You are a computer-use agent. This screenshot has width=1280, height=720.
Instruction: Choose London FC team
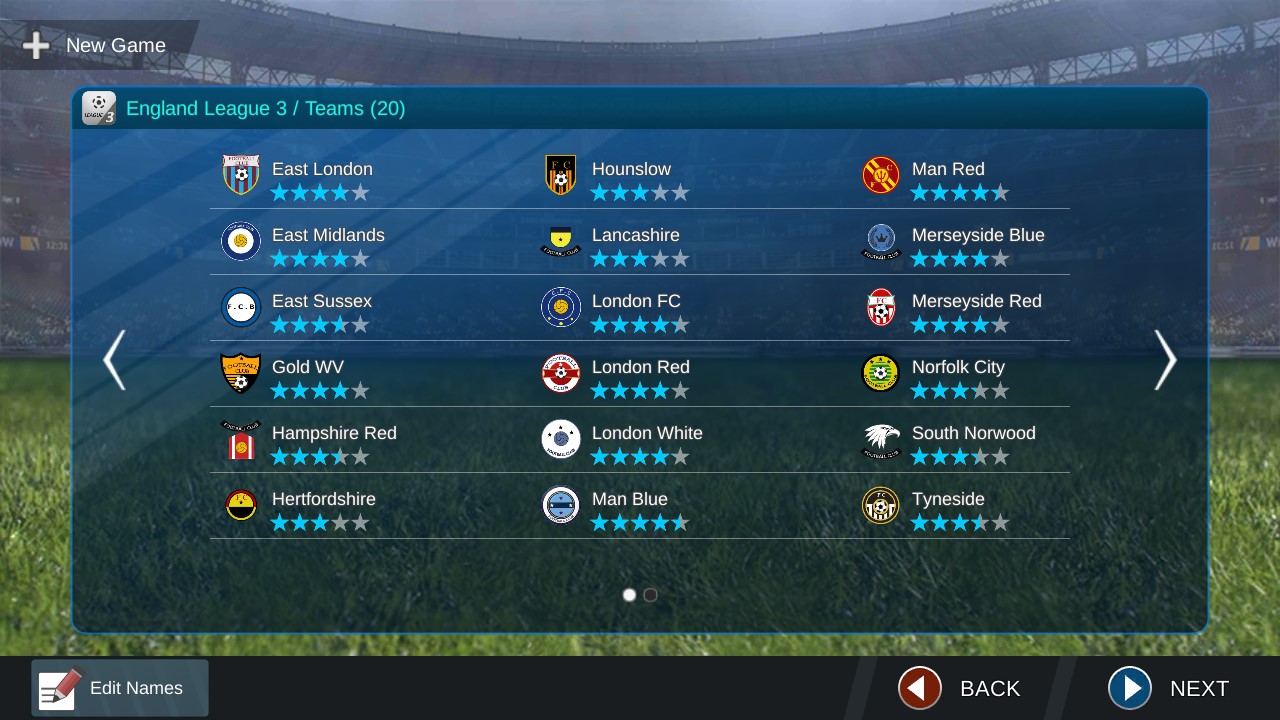(x=636, y=309)
